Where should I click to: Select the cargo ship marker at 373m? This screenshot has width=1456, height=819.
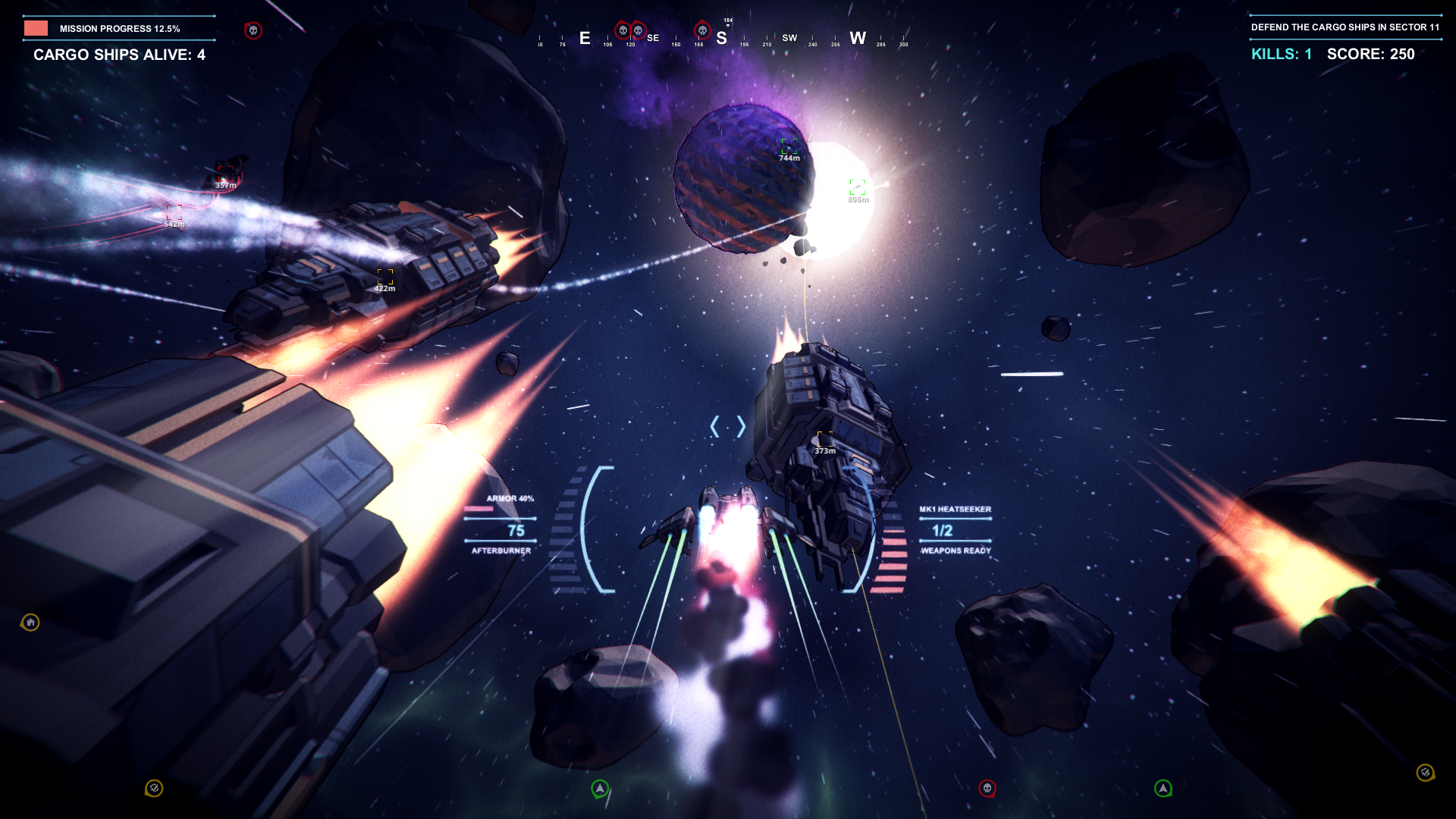click(x=824, y=439)
